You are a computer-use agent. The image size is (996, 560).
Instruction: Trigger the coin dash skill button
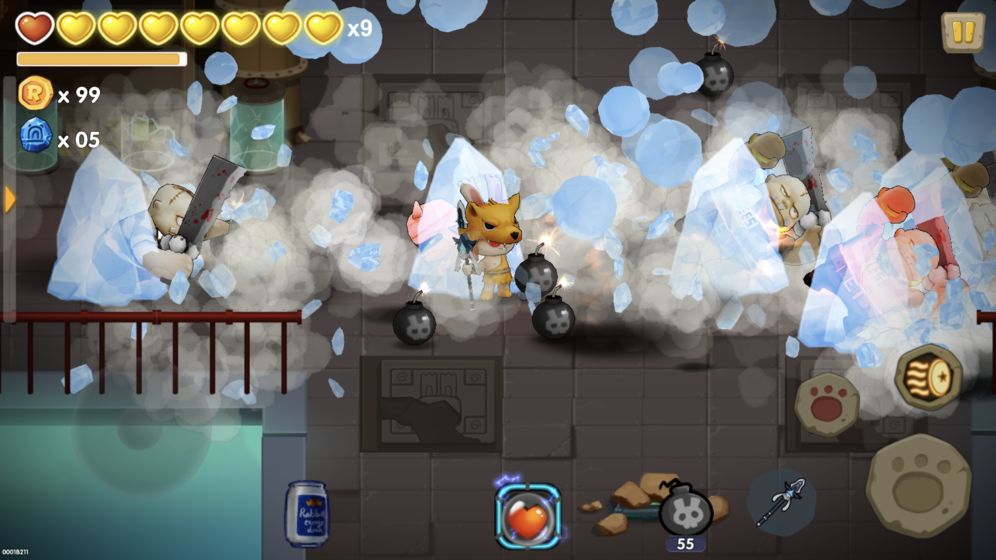coord(928,377)
